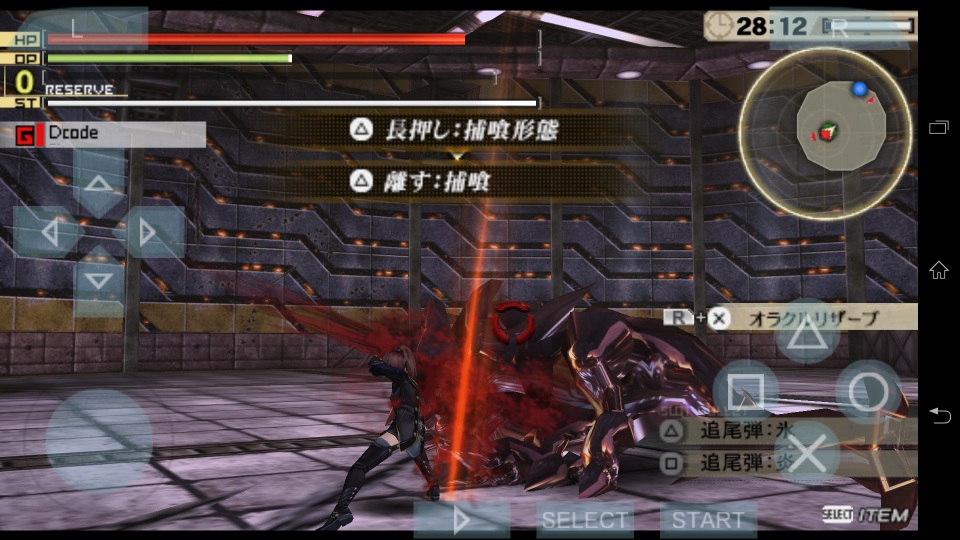Image resolution: width=960 pixels, height=540 pixels.
Task: Tap the R shoulder touch button
Action: (840, 28)
